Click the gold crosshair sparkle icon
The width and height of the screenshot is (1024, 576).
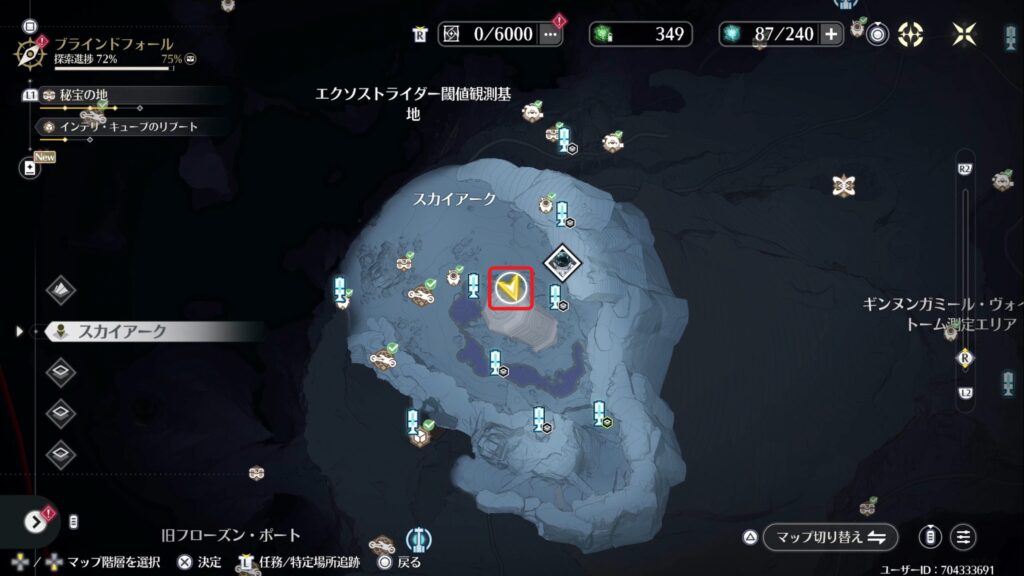tap(910, 34)
